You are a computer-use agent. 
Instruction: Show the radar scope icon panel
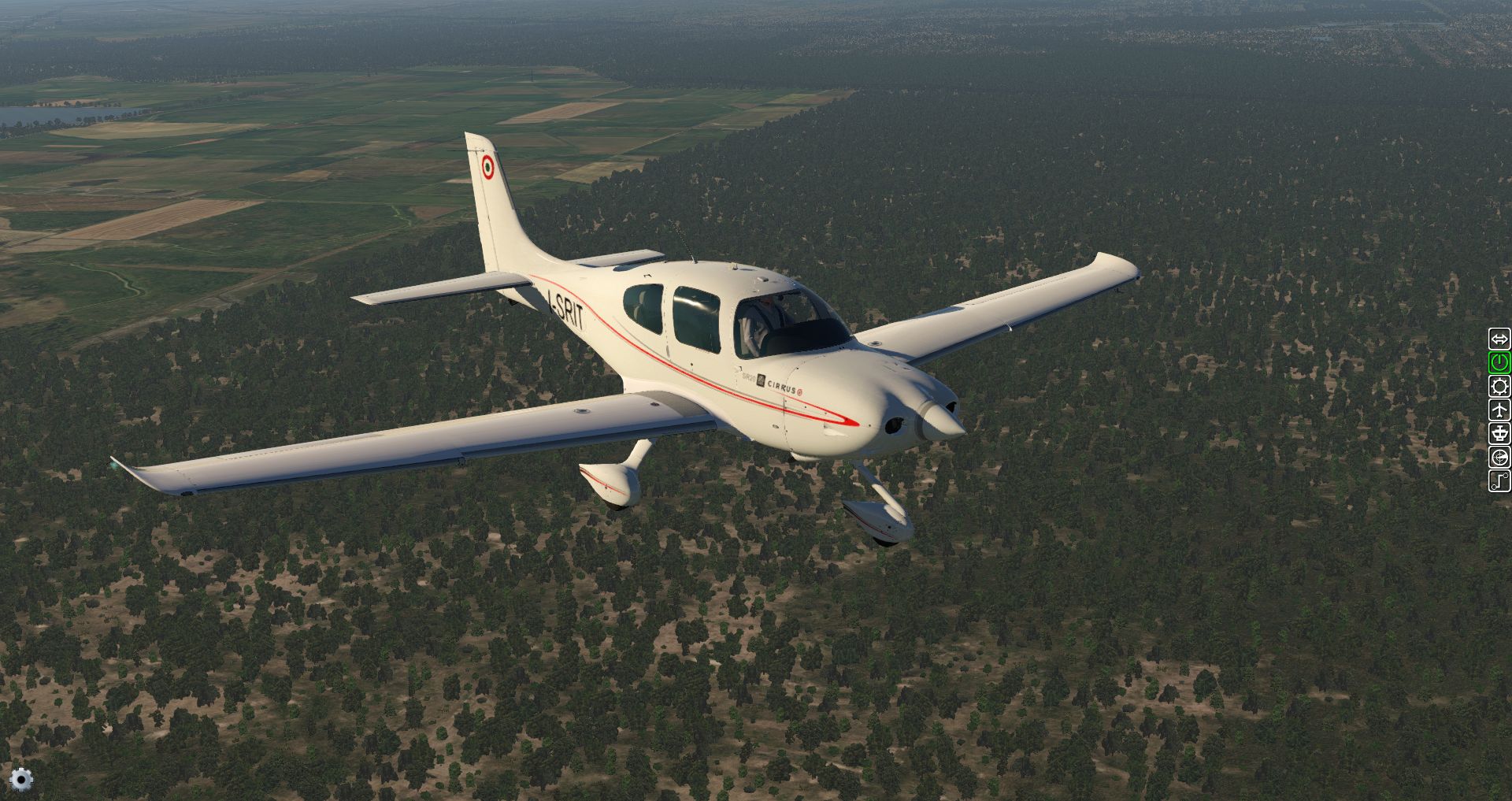tap(1499, 457)
